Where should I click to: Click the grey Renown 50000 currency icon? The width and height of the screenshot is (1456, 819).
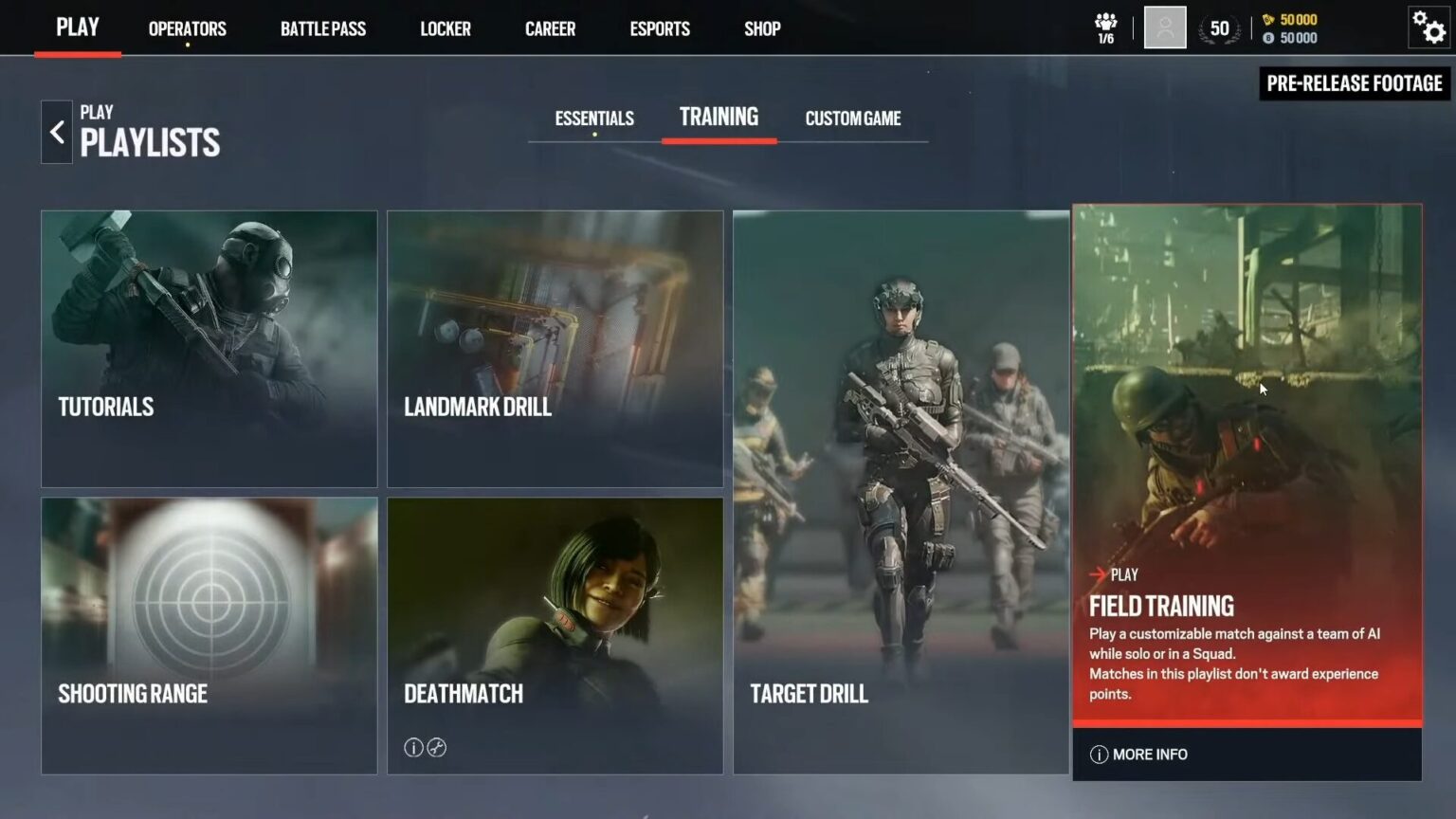[x=1268, y=38]
